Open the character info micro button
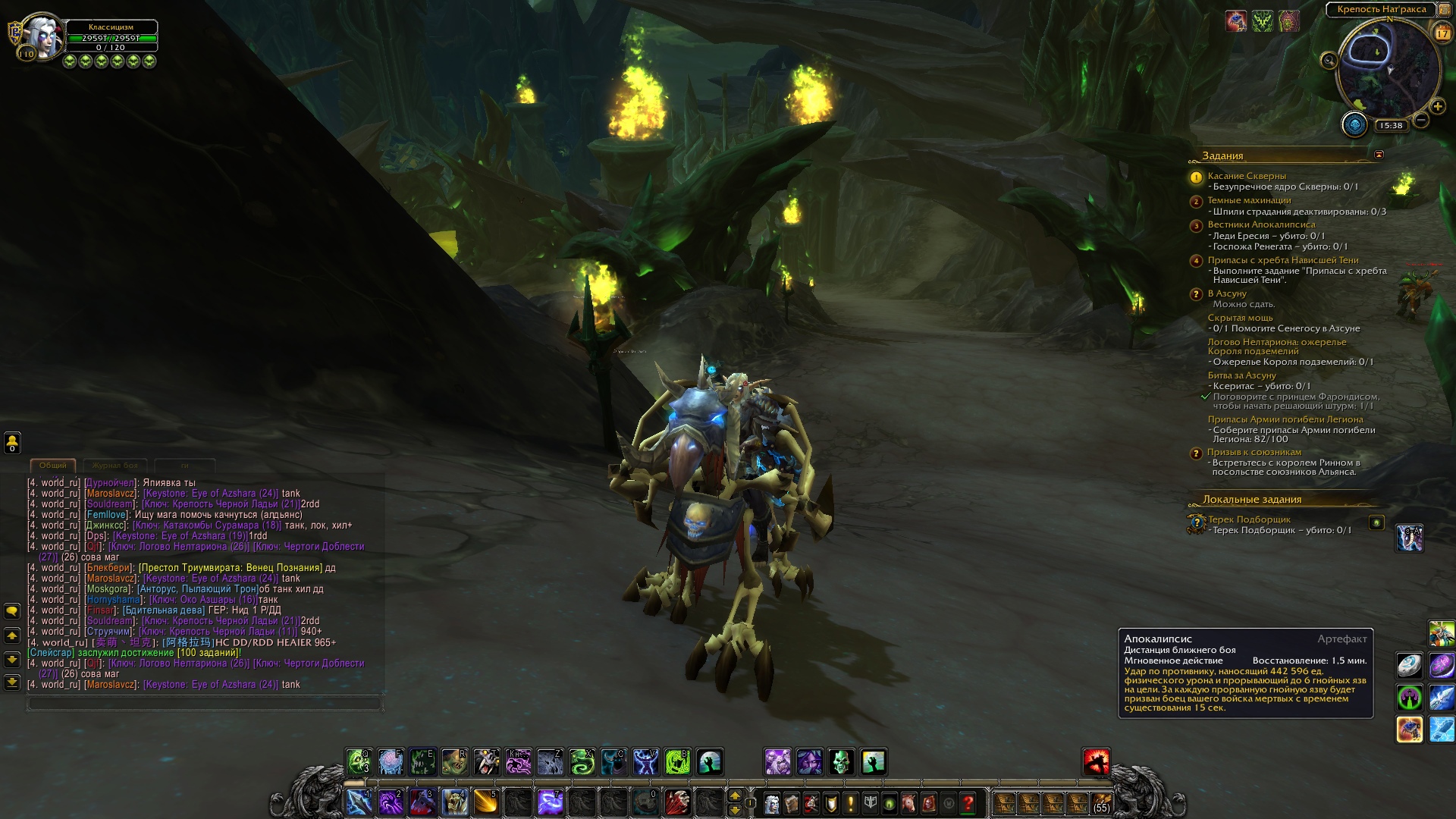Screen dimensions: 1456x819 point(771,802)
